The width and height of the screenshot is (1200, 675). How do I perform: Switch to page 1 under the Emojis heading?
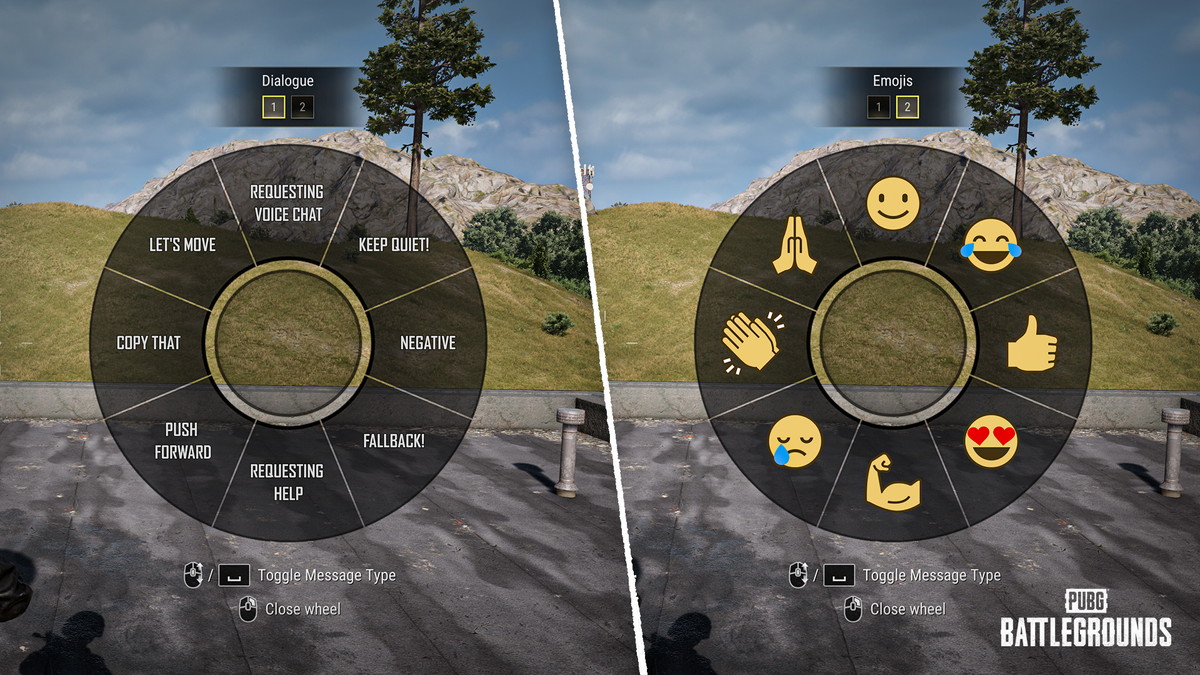[x=878, y=108]
